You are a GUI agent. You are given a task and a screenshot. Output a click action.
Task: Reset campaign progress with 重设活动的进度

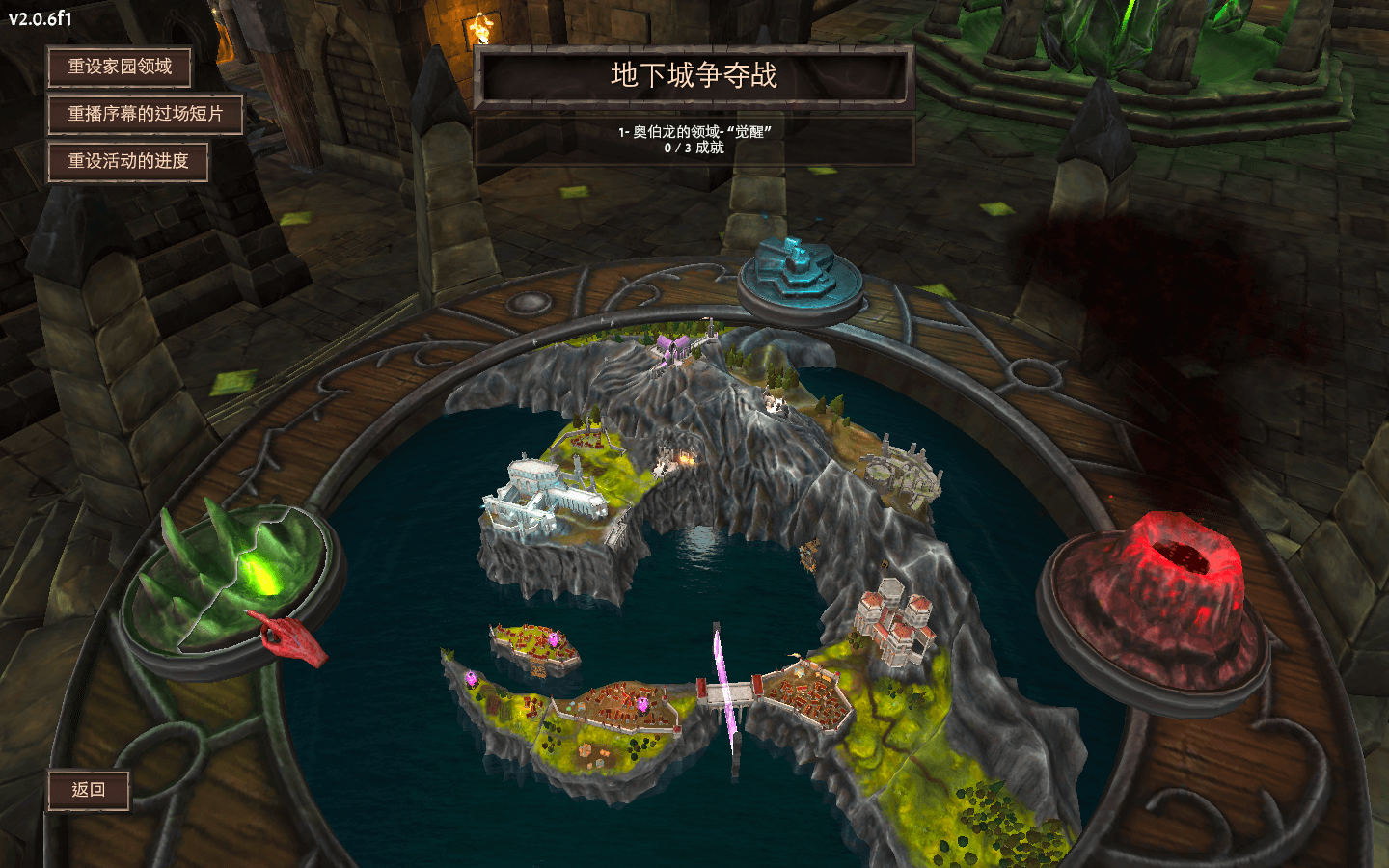pos(128,161)
